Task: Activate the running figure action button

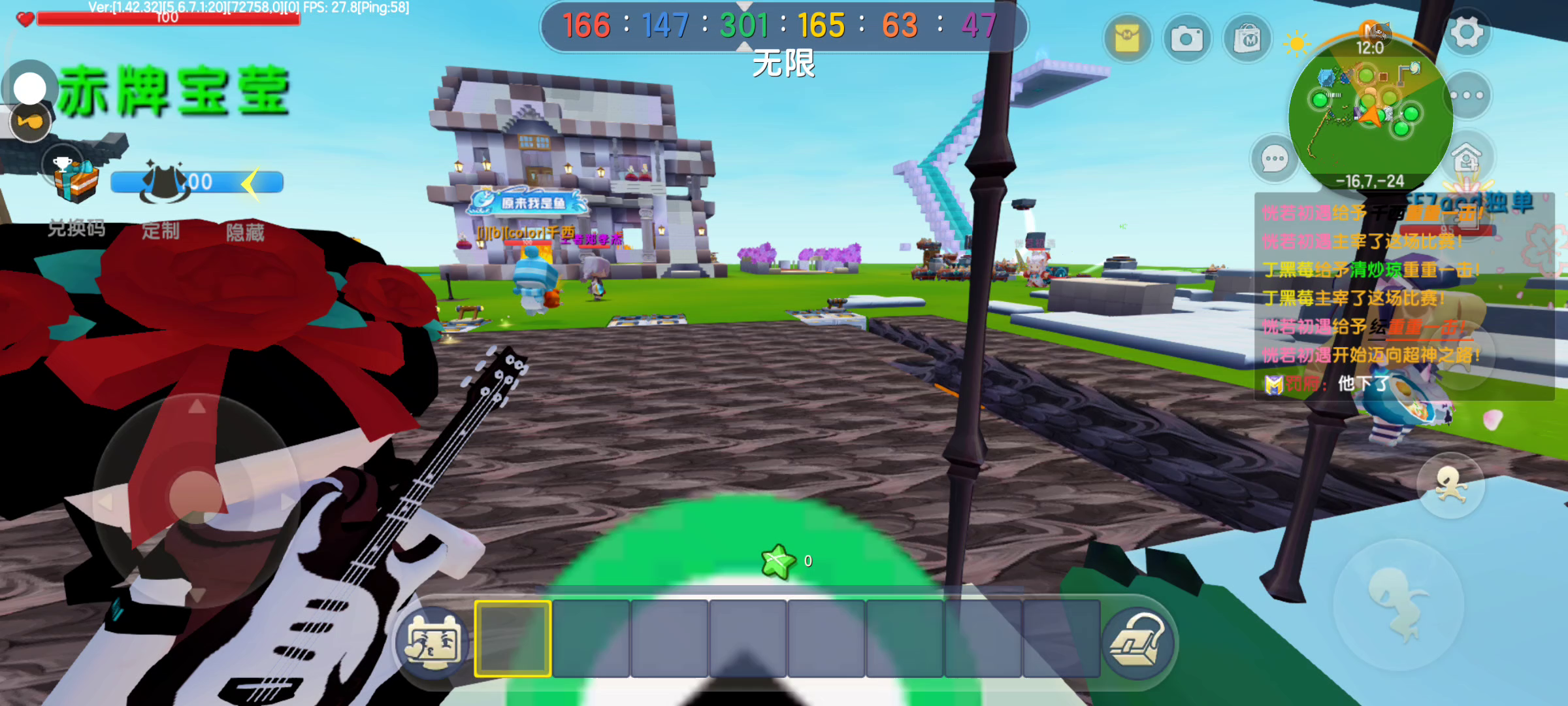Action: (1450, 485)
